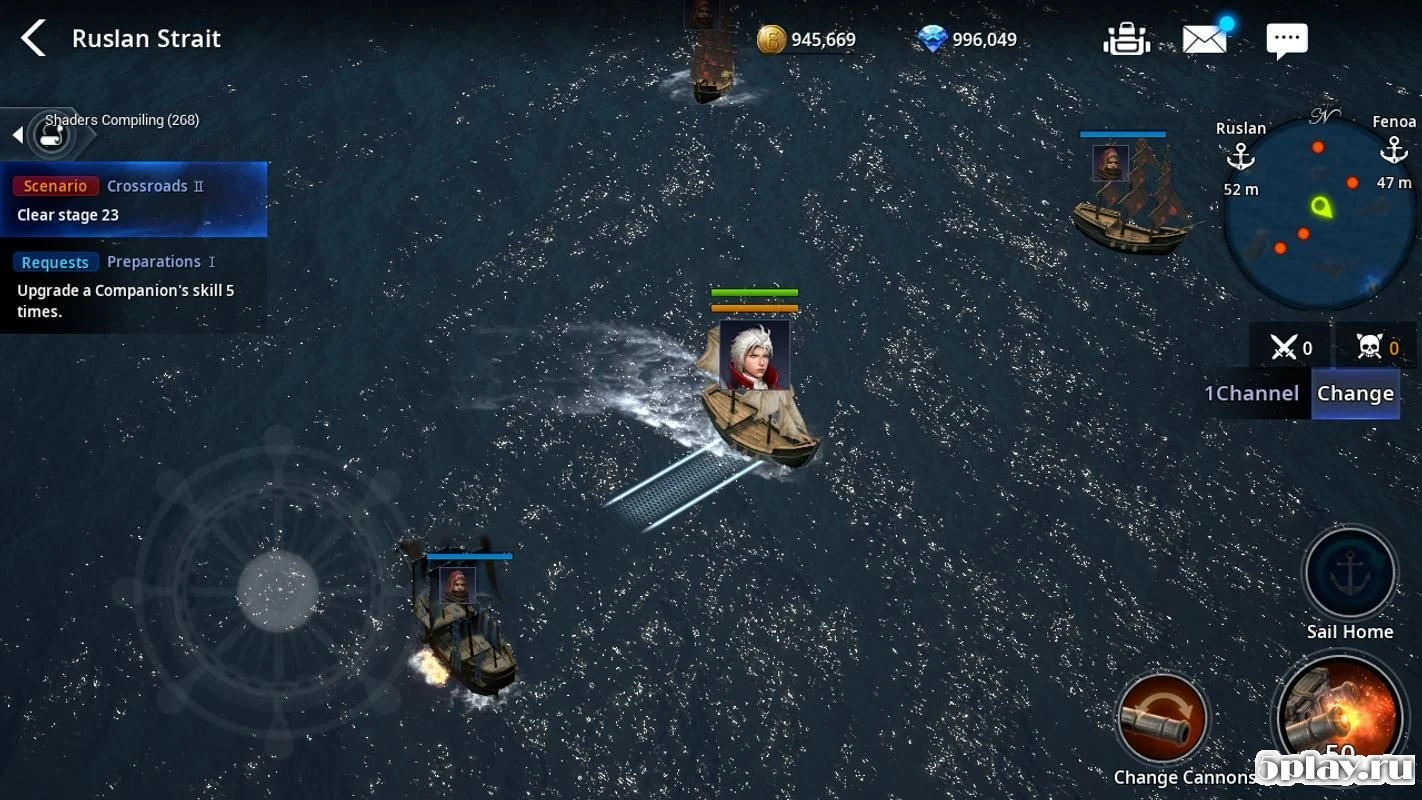Screen dimensions: 1422x800
Task: Tap the crossed swords battle counter
Action: coord(1284,348)
